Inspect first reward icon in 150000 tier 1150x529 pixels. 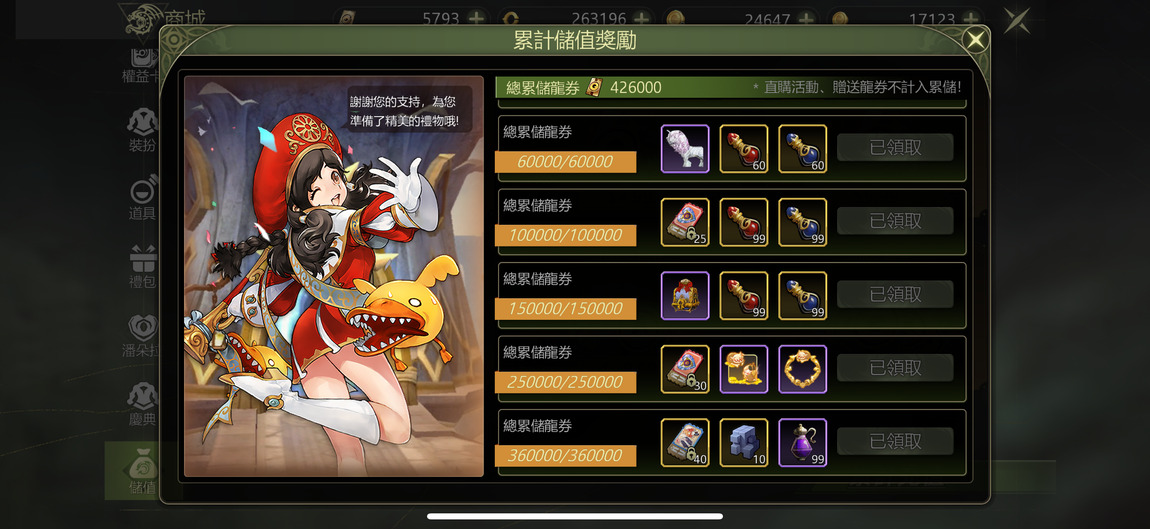pos(685,296)
